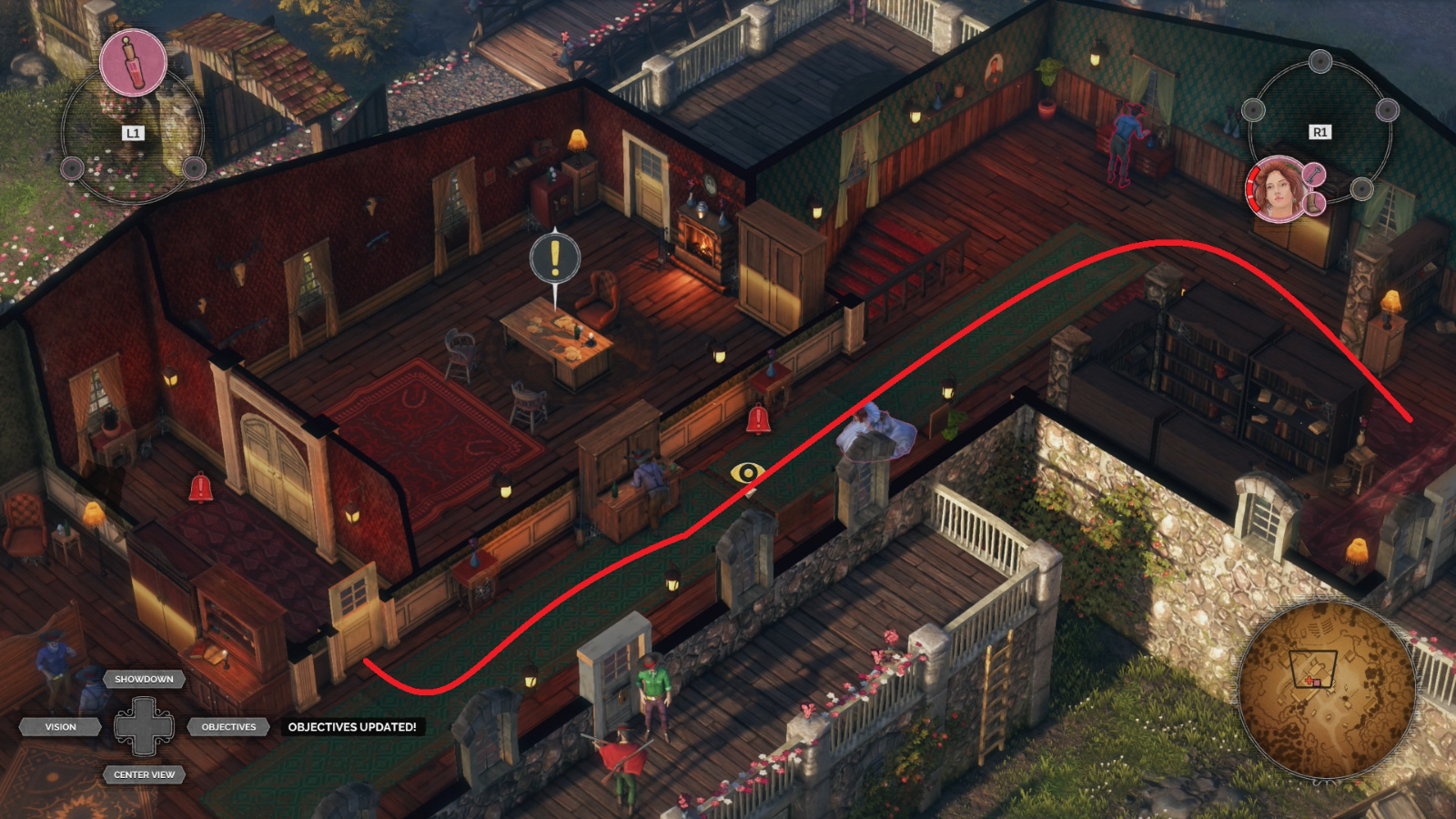The width and height of the screenshot is (1456, 819).
Task: Select the green-rimmed left slot on the R1 wheel
Action: (1253, 111)
